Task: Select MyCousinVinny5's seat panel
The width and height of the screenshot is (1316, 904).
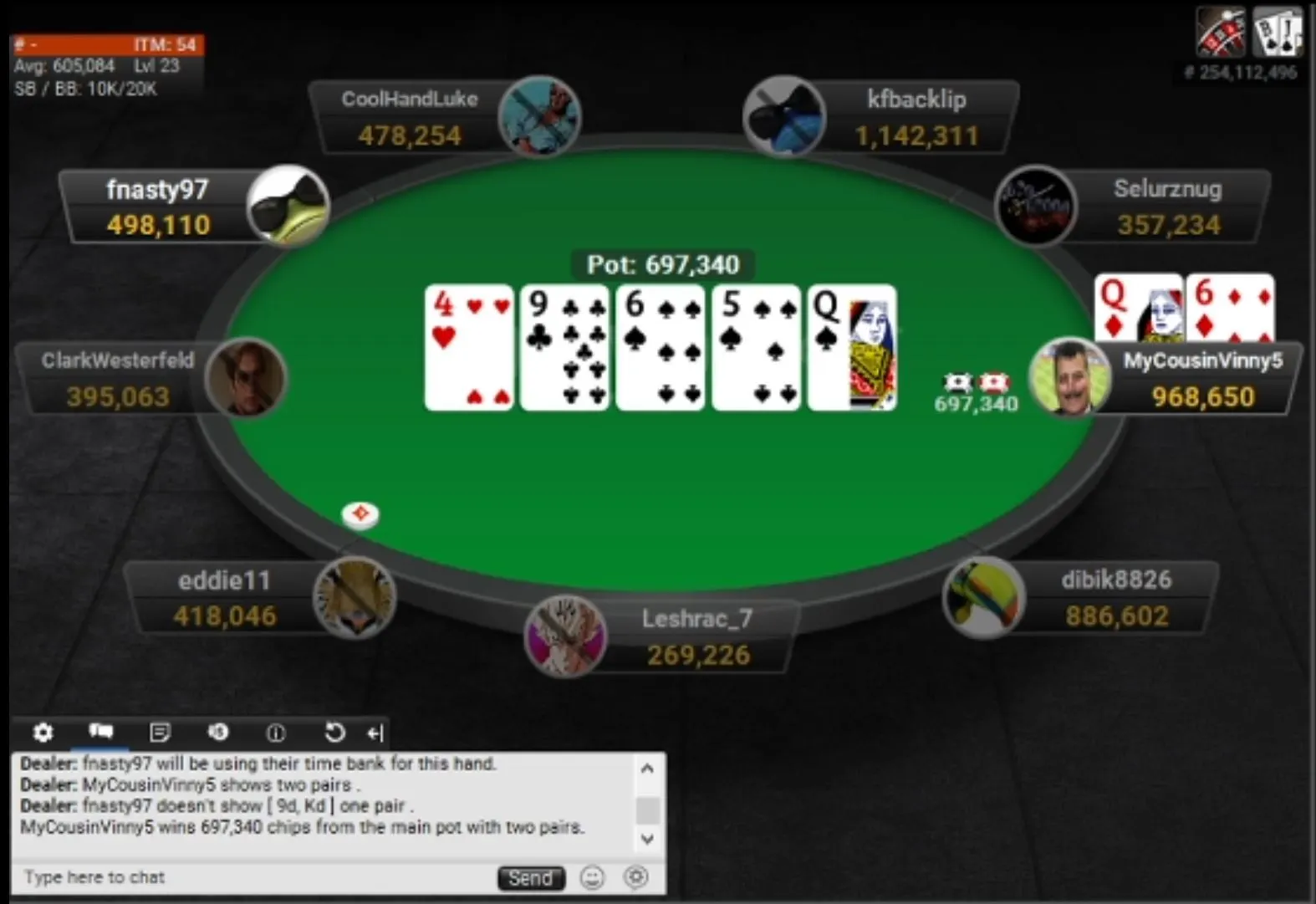Action: [x=1202, y=379]
